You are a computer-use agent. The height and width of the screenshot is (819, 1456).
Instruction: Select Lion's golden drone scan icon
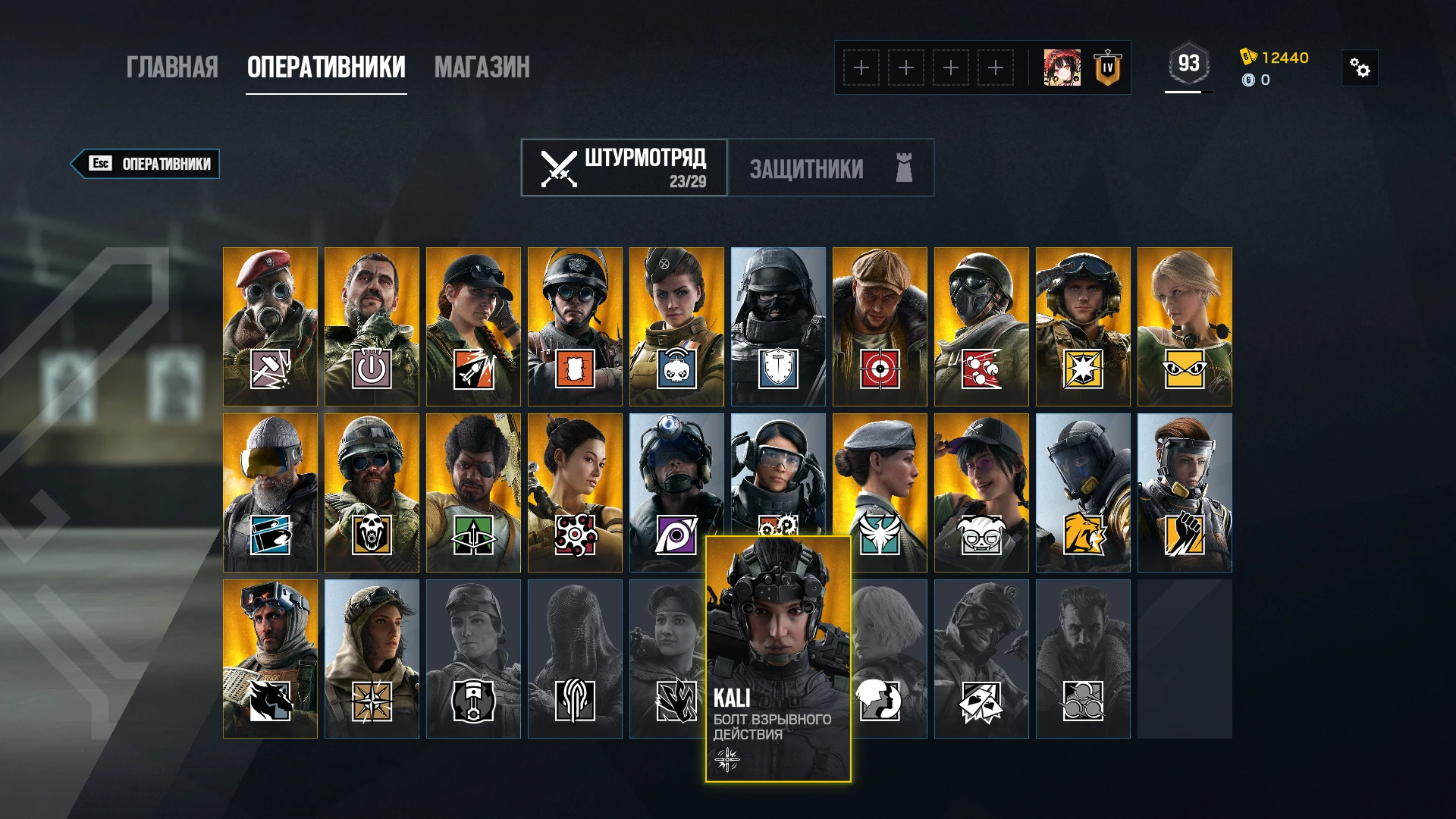click(x=1083, y=535)
